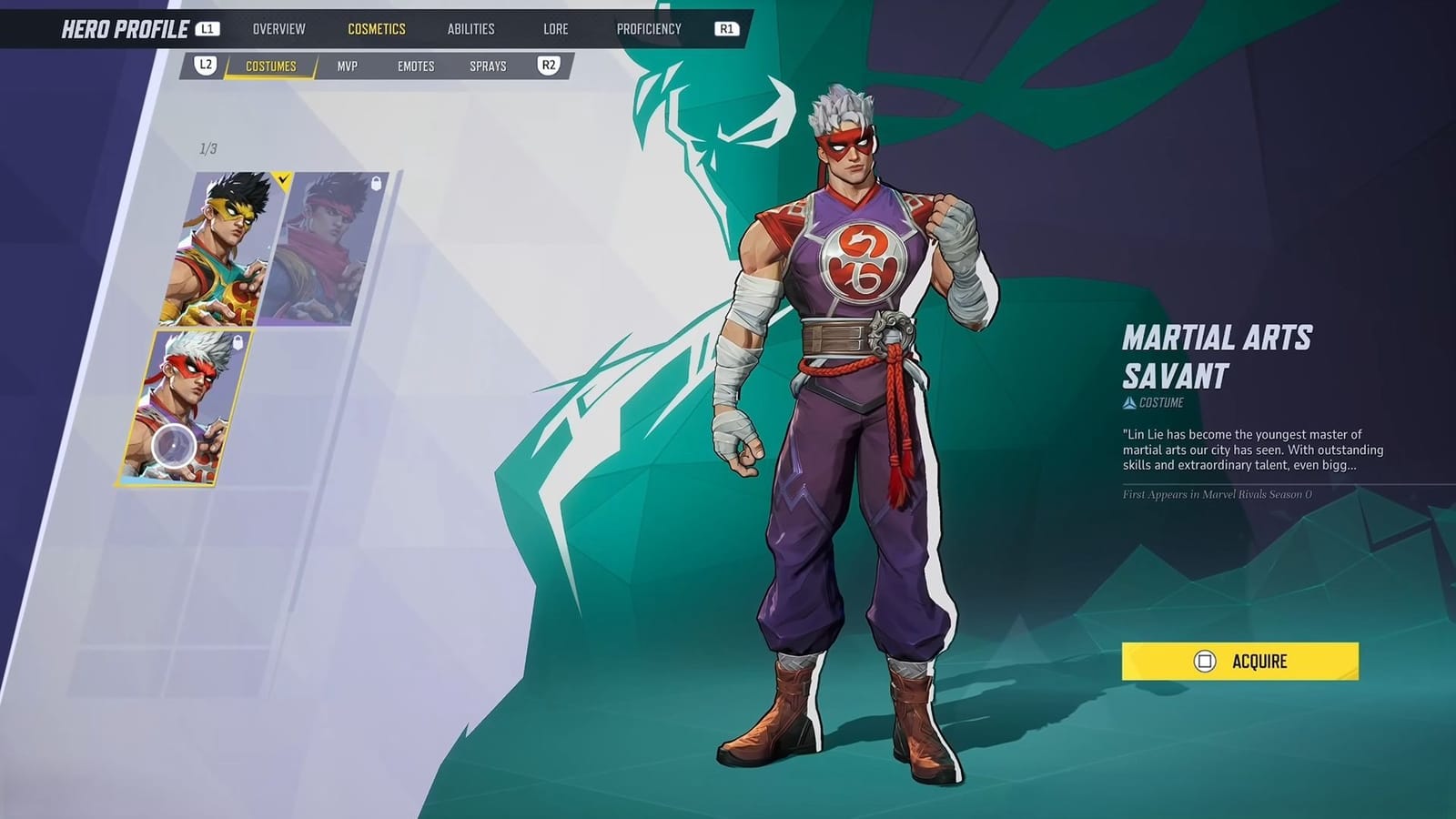Open the Emotes sub-tab
The width and height of the screenshot is (1456, 819).
418,66
